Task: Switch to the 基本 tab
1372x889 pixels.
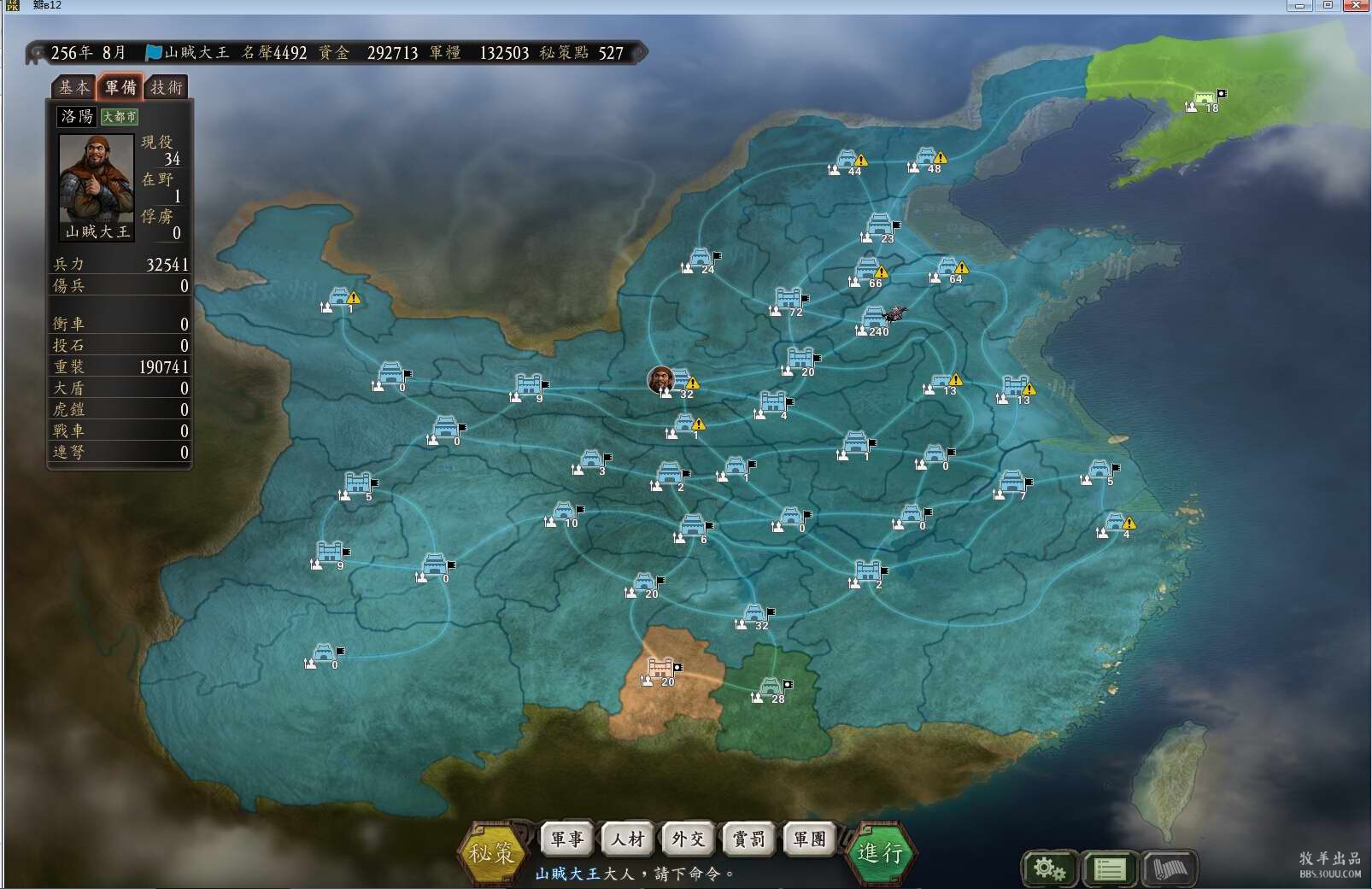Action: [x=73, y=87]
